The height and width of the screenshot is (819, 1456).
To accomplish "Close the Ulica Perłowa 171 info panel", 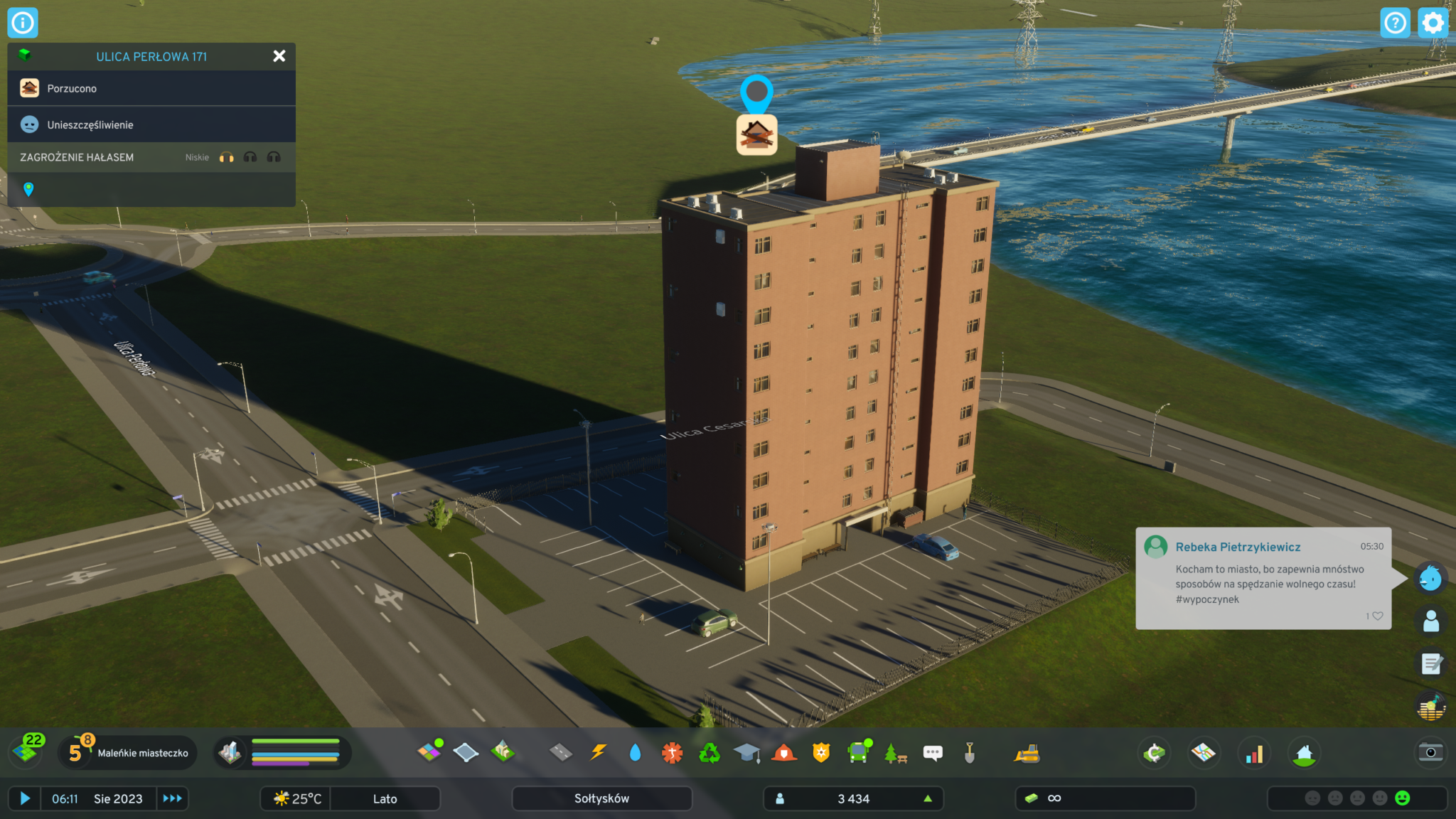I will tap(279, 56).
